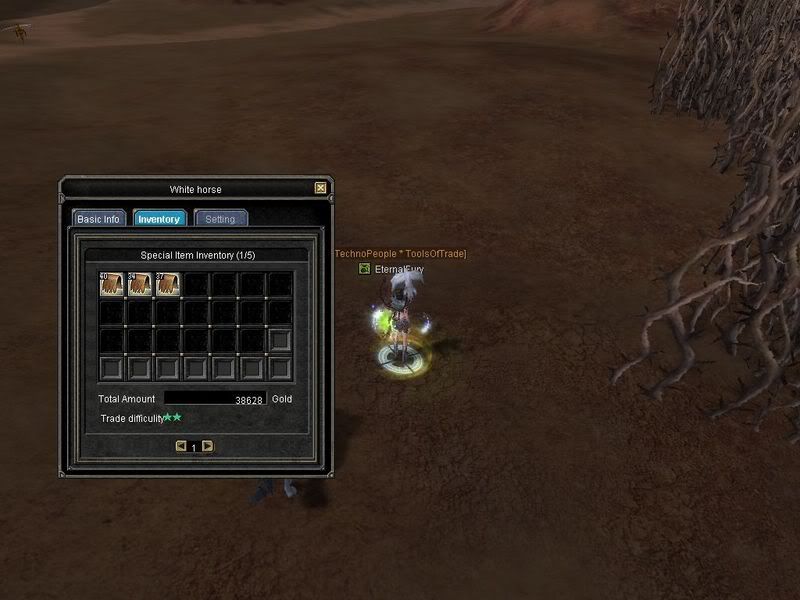Go to the next inventory page
This screenshot has height=600, width=800.
(207, 446)
